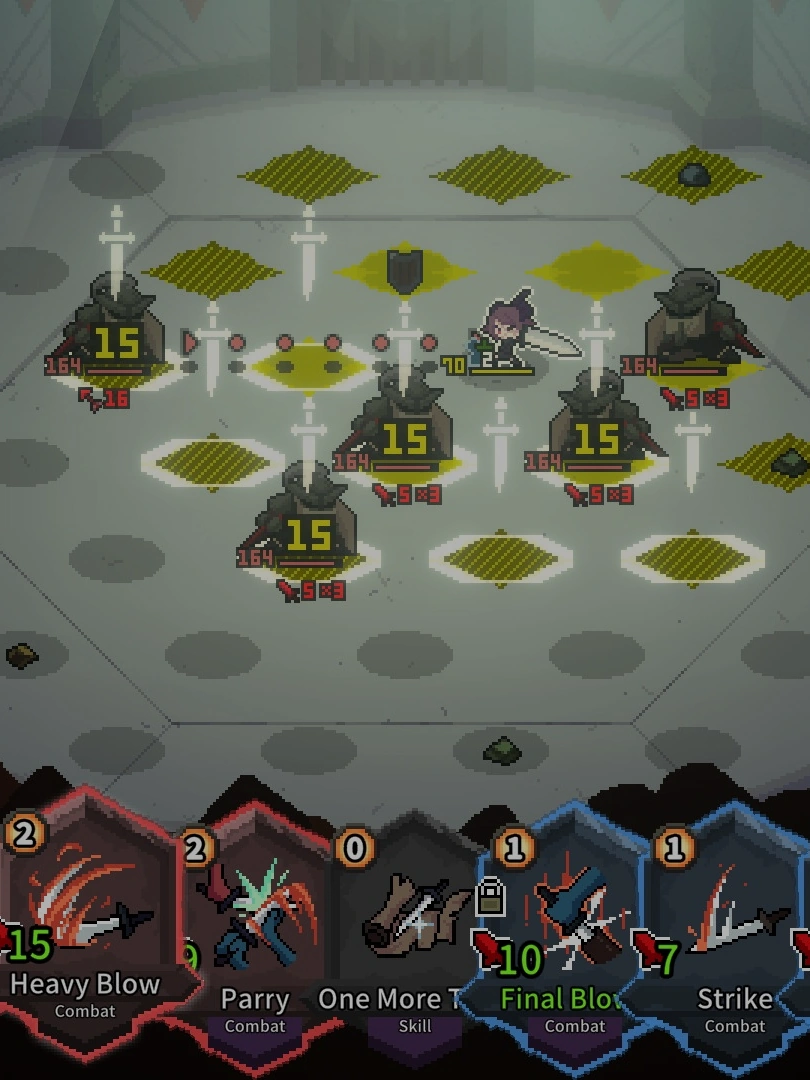Select the highlighted tile with the shield

pos(404,271)
